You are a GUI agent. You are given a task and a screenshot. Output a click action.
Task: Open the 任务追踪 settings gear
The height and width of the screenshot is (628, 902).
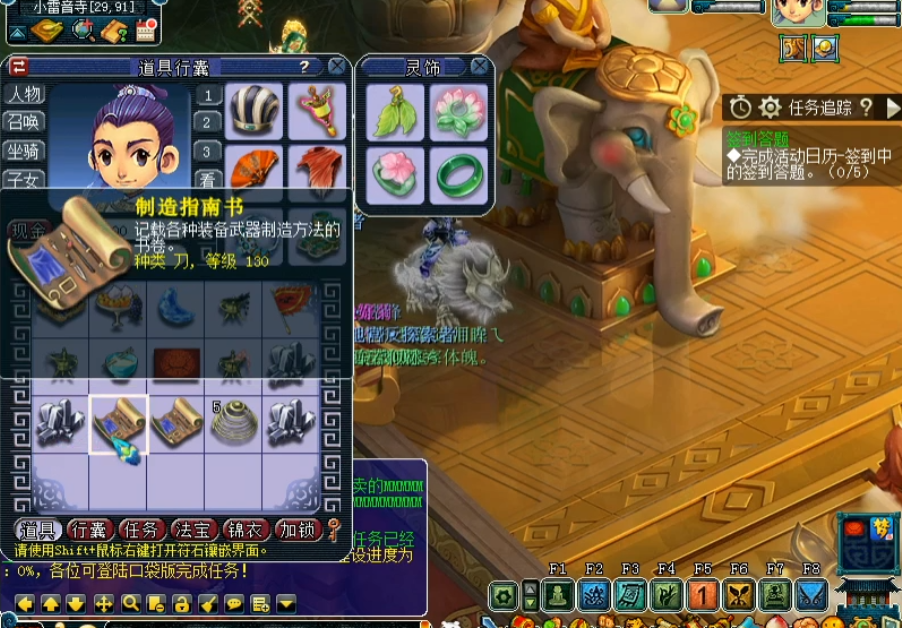coord(769,108)
